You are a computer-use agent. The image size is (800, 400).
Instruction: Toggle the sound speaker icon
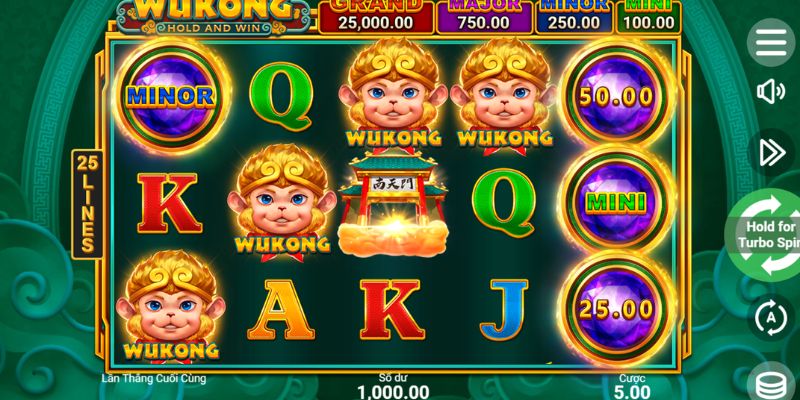[771, 93]
